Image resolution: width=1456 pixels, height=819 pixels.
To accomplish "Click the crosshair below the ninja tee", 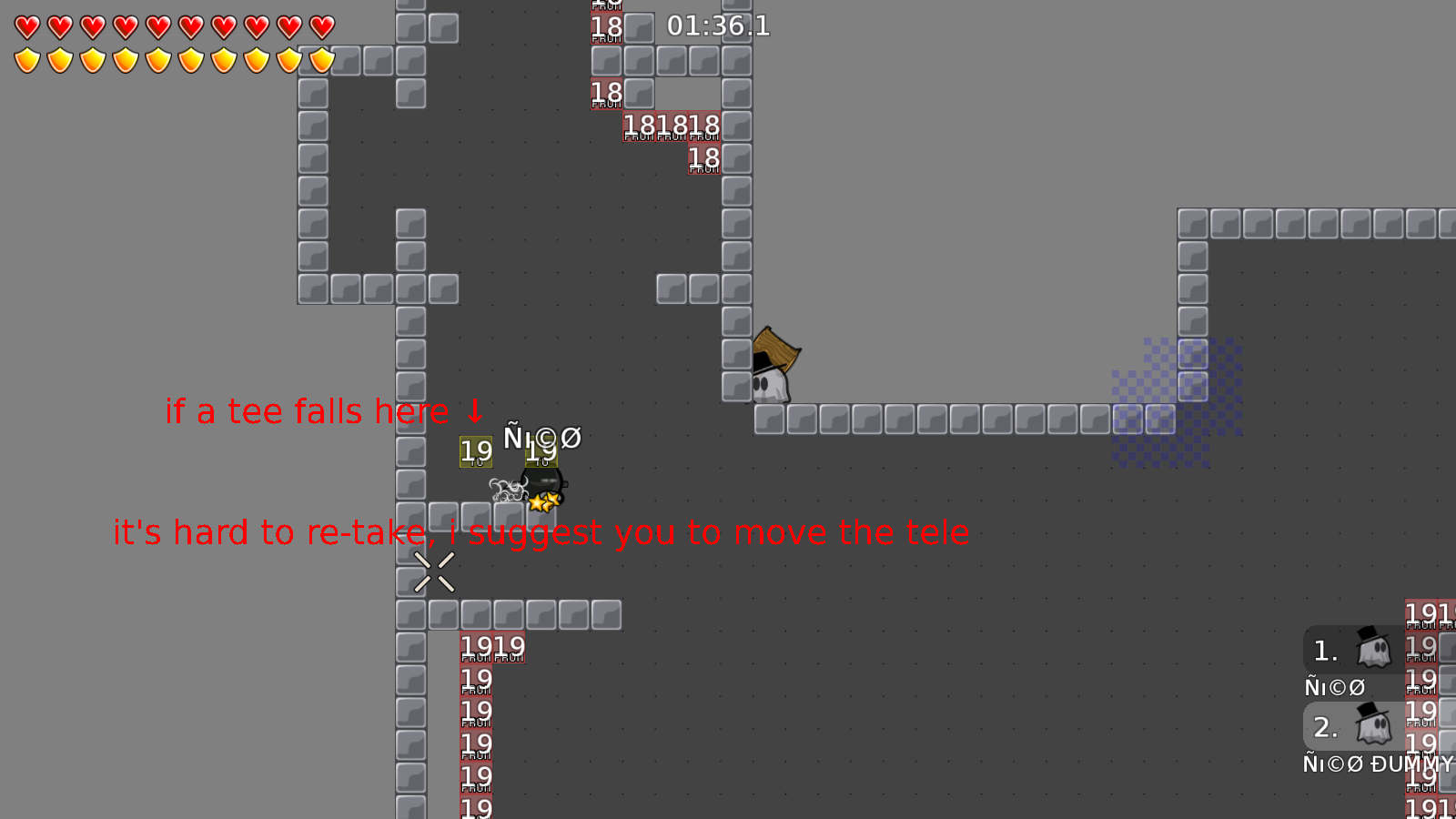I will pos(434,570).
